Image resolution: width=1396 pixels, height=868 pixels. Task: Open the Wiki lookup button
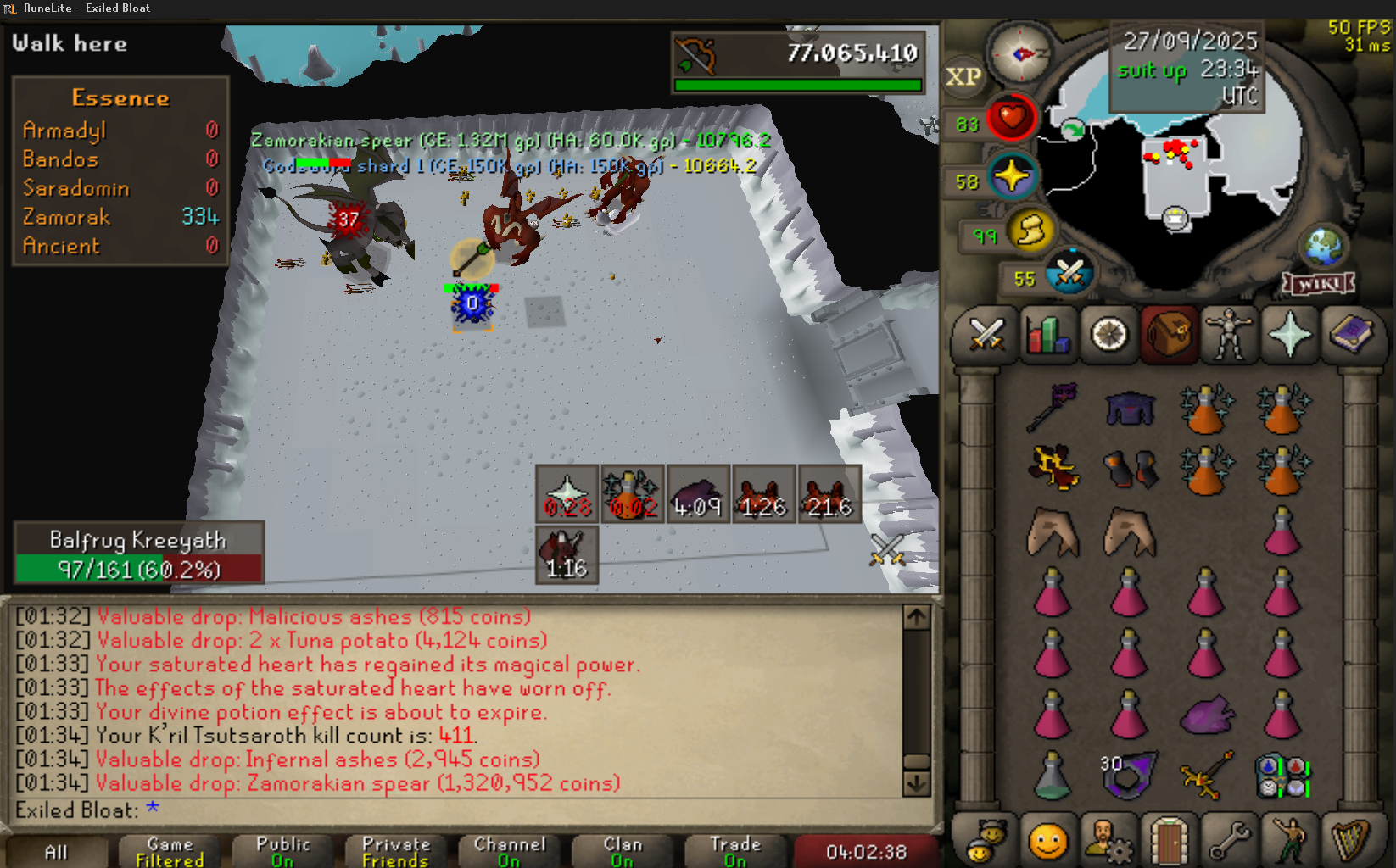point(1318,284)
